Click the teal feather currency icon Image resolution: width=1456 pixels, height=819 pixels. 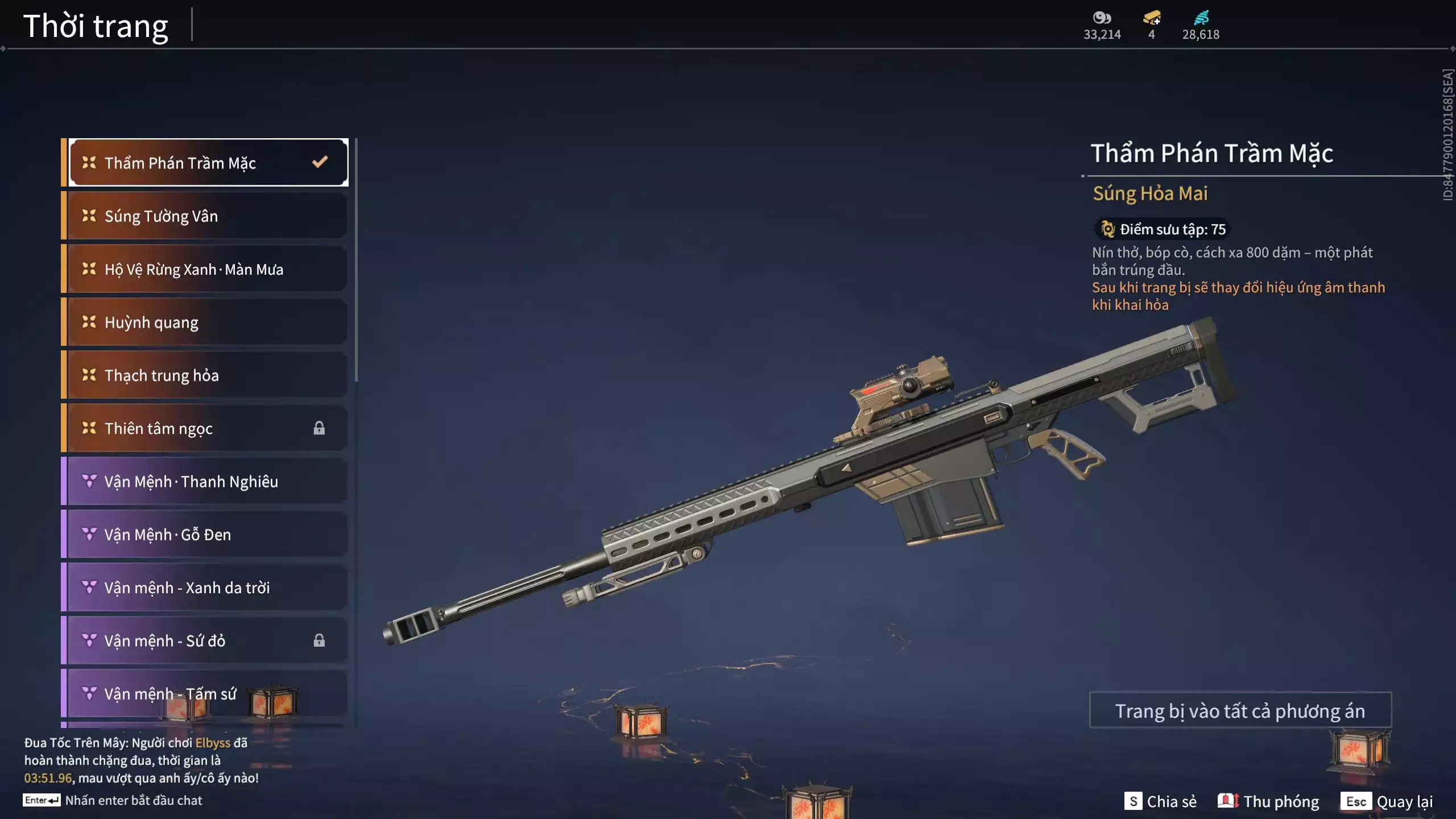(1201, 18)
